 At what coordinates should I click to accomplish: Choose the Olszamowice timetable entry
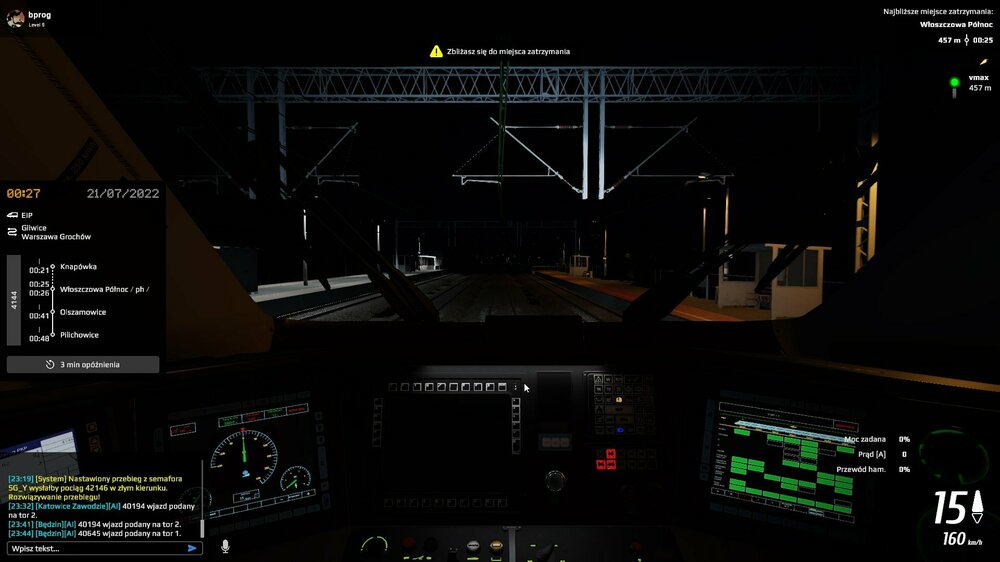click(85, 312)
